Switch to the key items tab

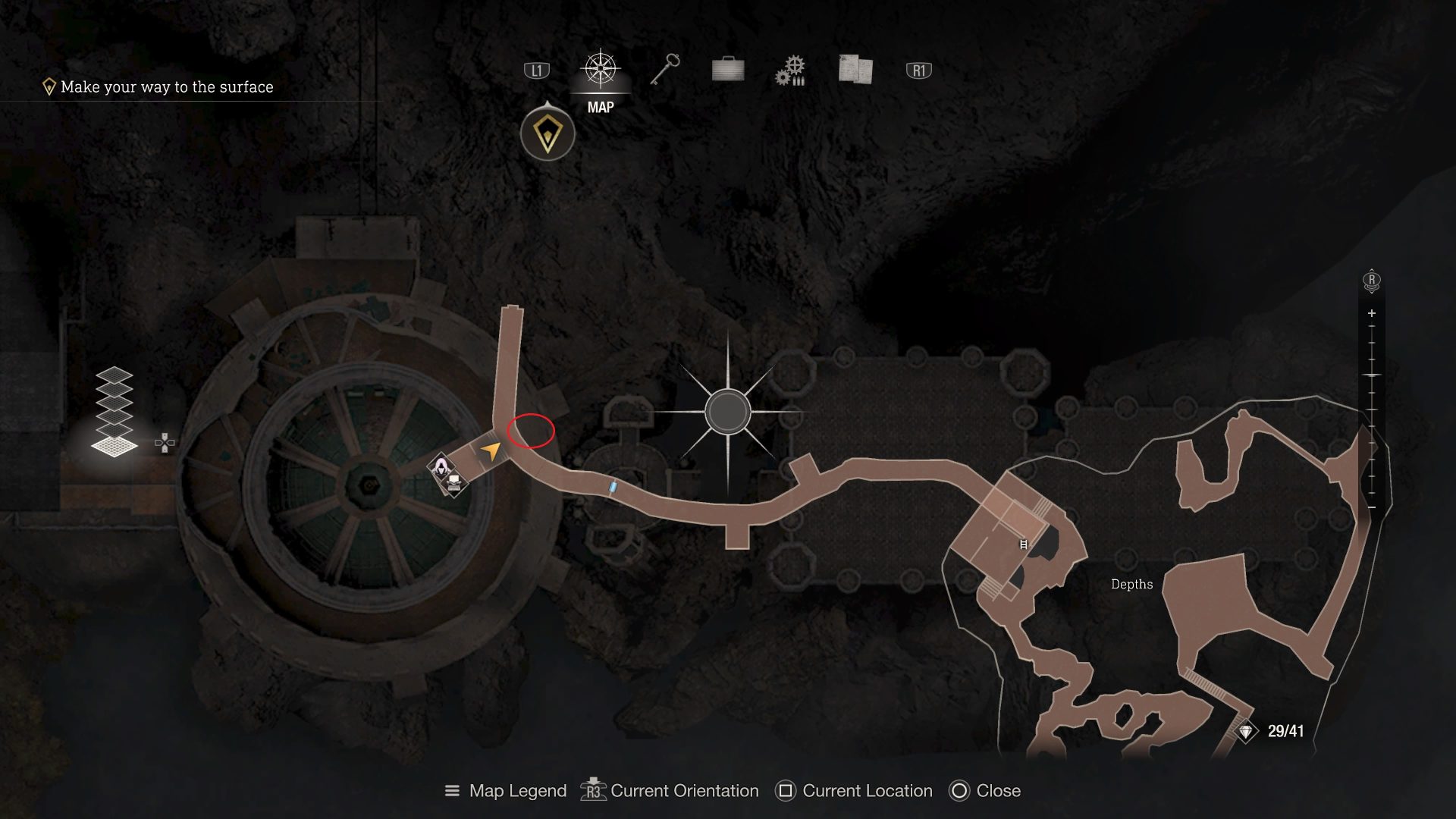click(x=665, y=70)
